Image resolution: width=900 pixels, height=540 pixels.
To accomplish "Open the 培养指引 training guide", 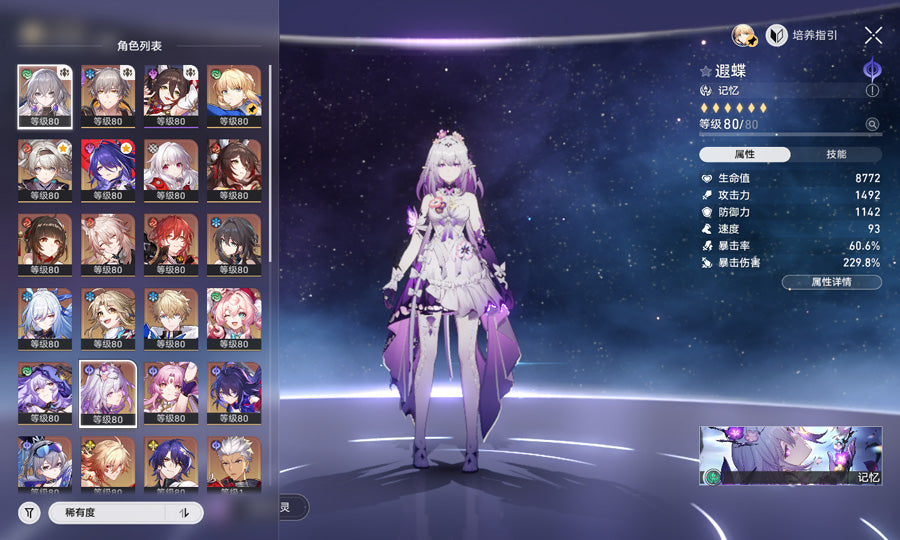I will (803, 36).
